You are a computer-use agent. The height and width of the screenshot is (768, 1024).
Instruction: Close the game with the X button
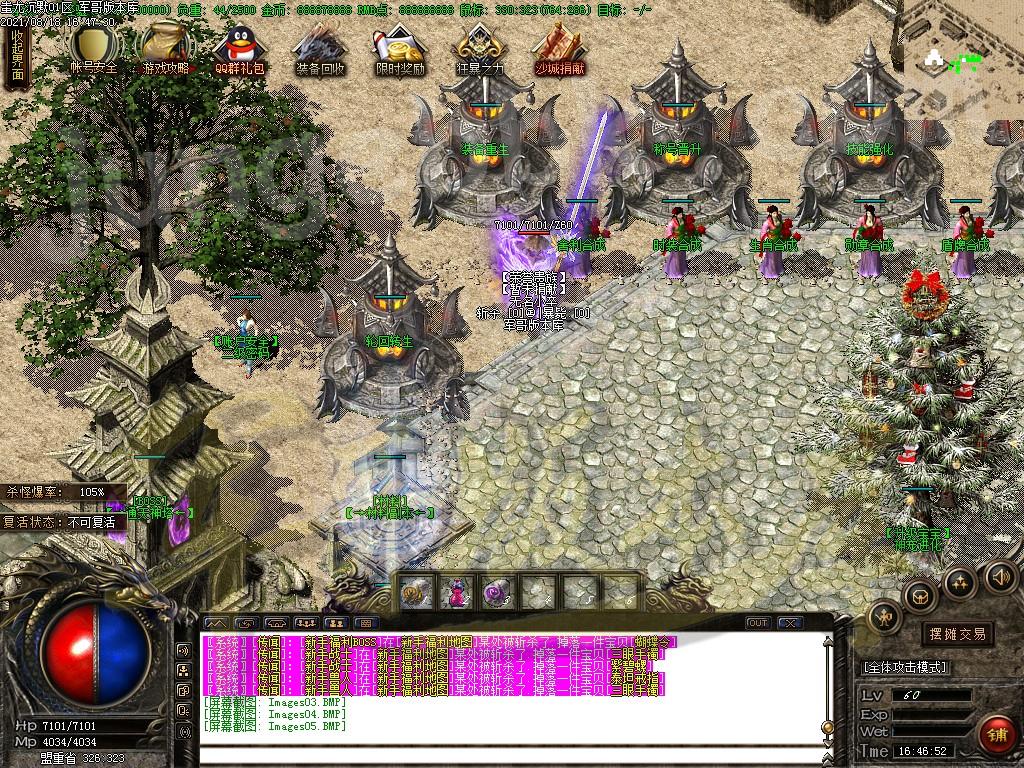click(791, 623)
